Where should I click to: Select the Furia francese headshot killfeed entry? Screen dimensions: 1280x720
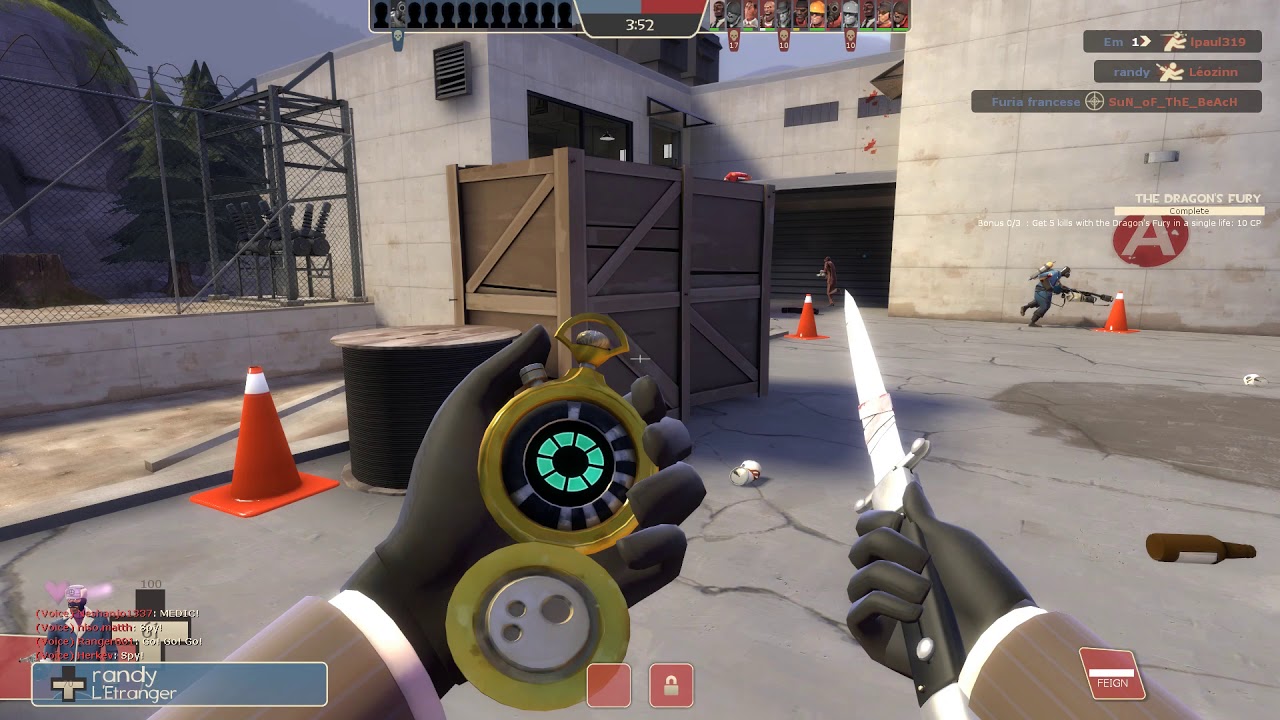click(x=1115, y=102)
